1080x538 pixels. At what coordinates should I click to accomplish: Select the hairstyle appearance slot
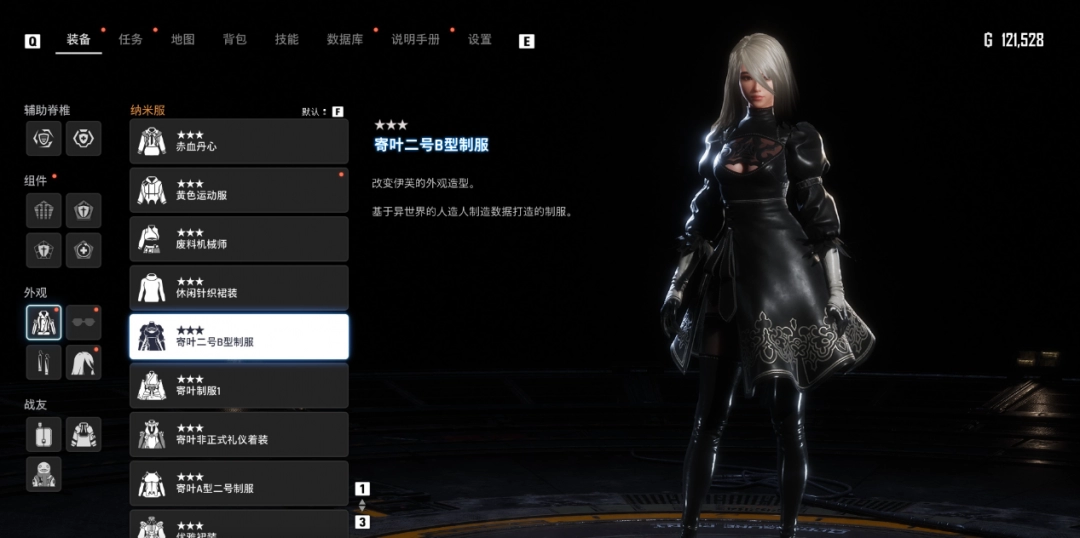[84, 363]
